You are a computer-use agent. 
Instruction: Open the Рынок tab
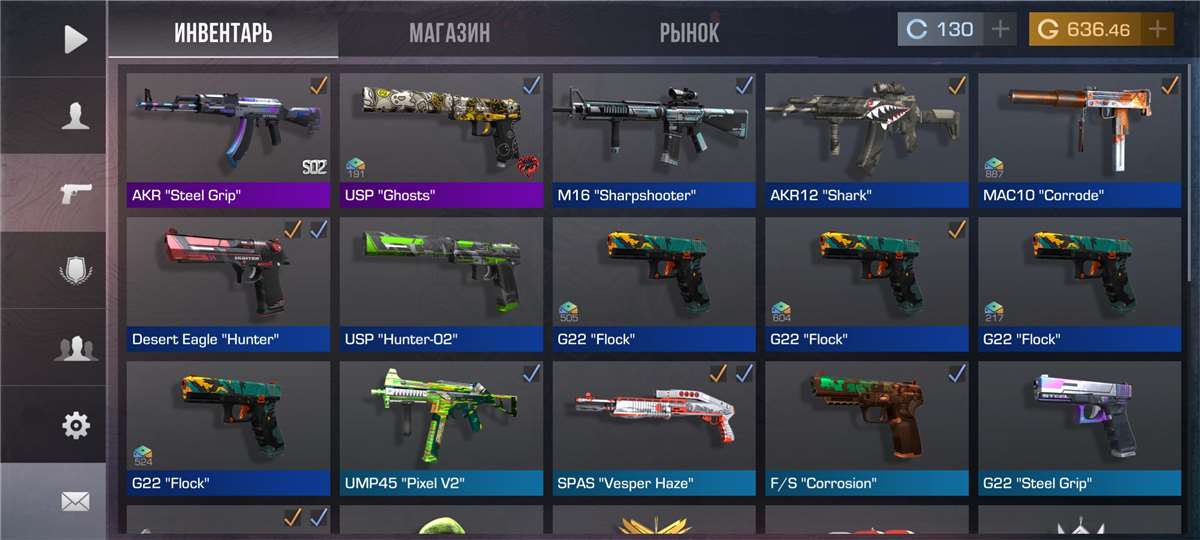click(689, 32)
